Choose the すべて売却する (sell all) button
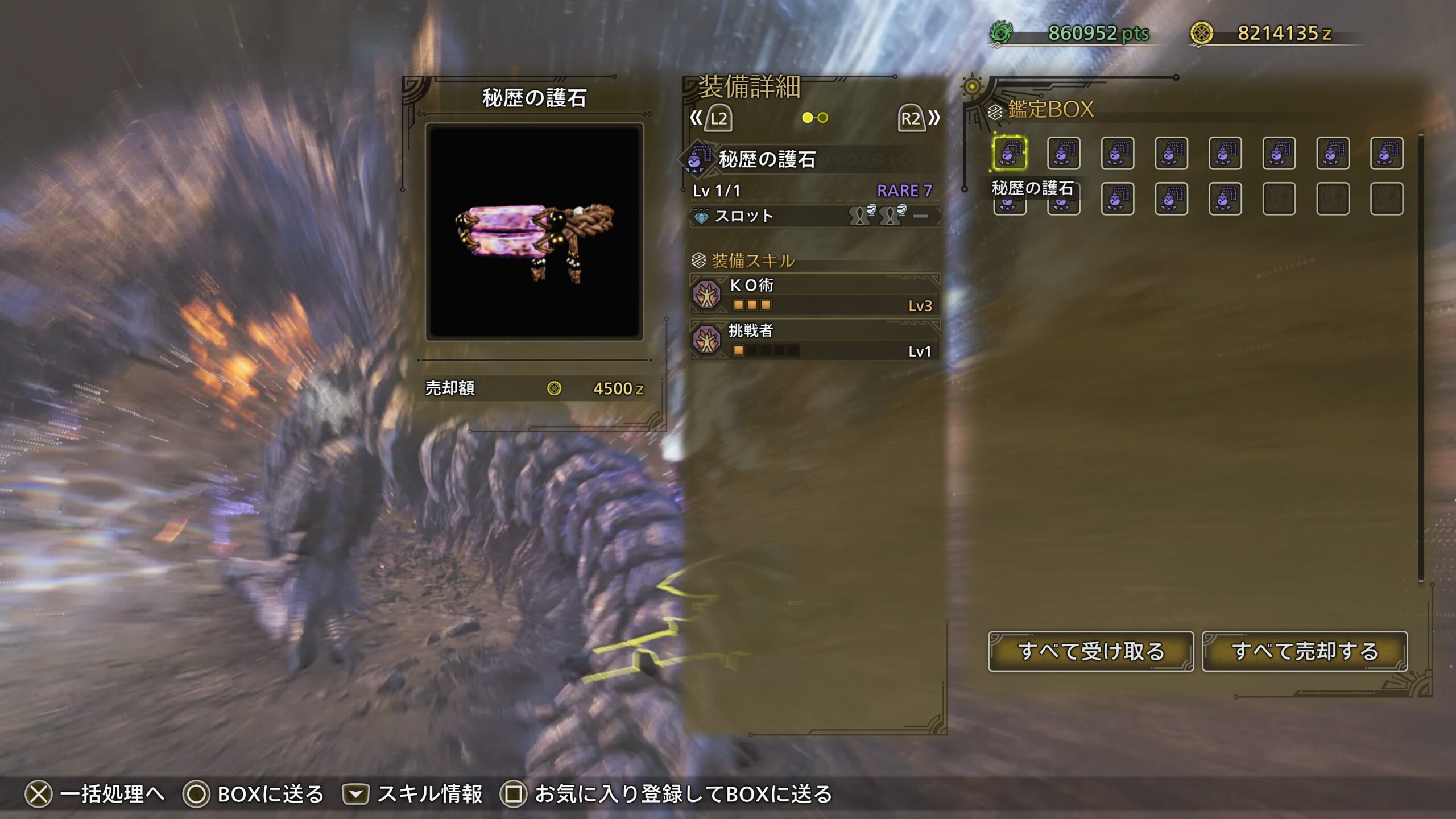Viewport: 1456px width, 819px height. tap(1305, 651)
